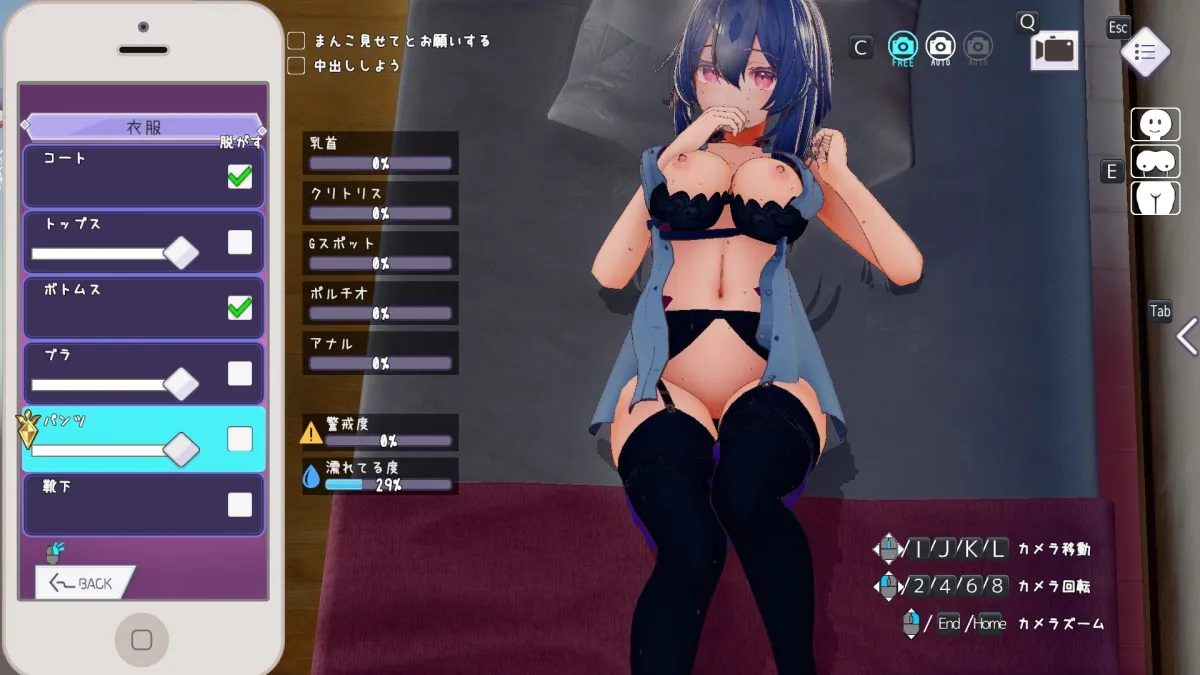Toggle the 靴下 checkbox
Screen dimensions: 1200x675
pos(240,505)
